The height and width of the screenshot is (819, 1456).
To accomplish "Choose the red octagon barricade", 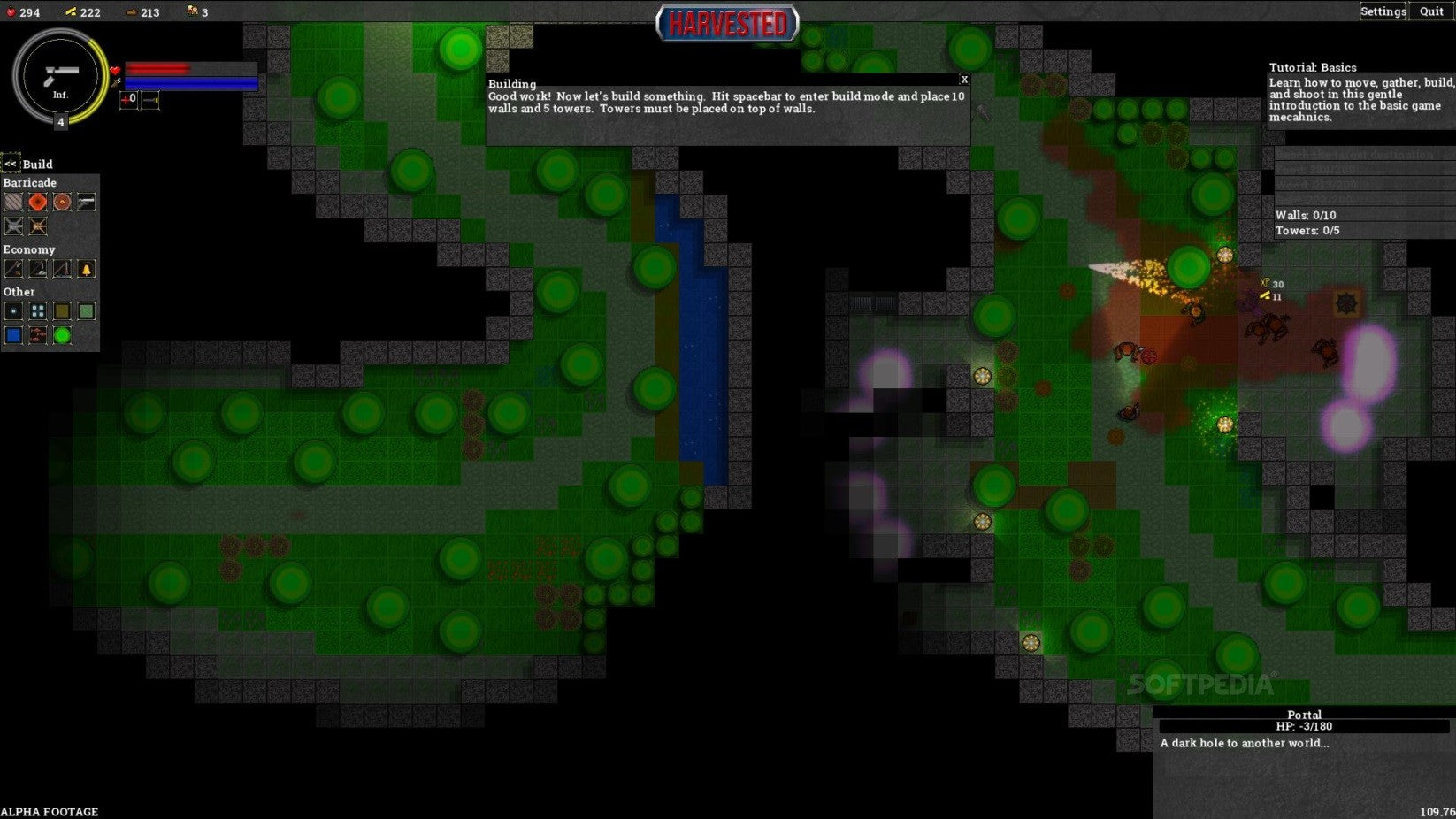I will click(x=37, y=202).
